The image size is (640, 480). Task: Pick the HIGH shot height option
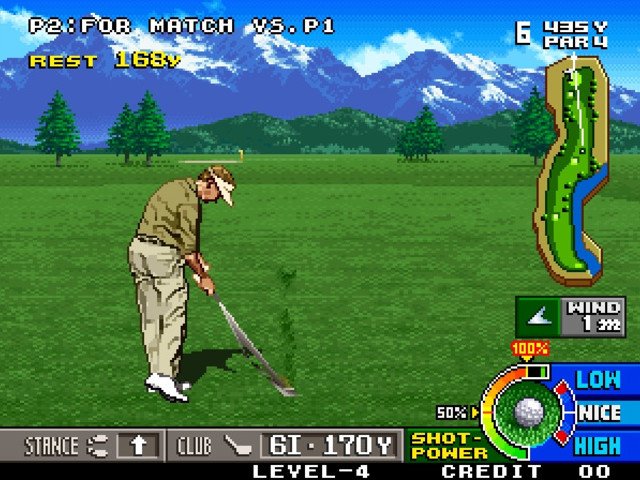point(598,445)
